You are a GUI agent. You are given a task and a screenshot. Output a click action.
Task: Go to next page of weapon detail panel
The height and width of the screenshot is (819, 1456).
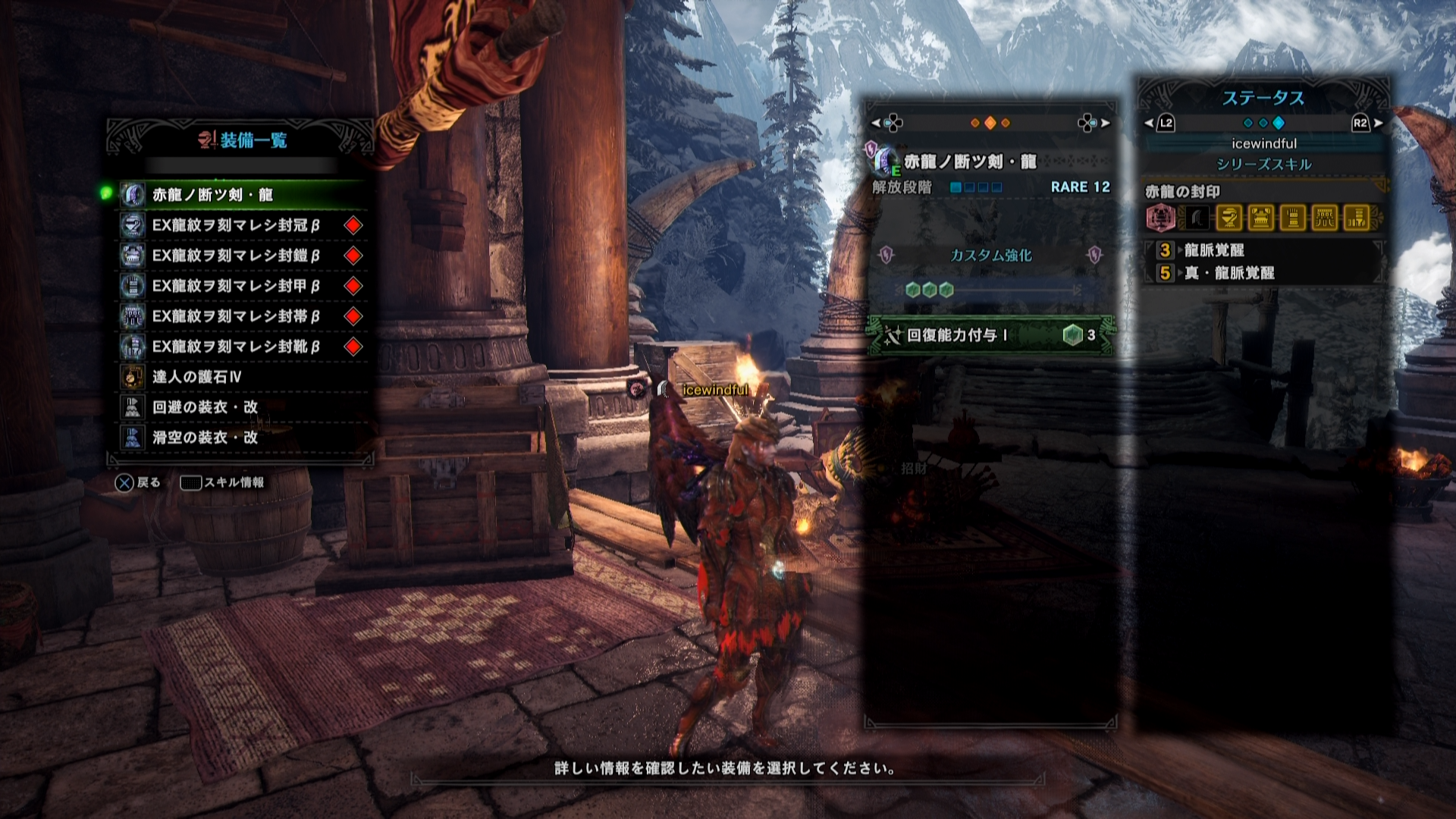click(x=1104, y=123)
